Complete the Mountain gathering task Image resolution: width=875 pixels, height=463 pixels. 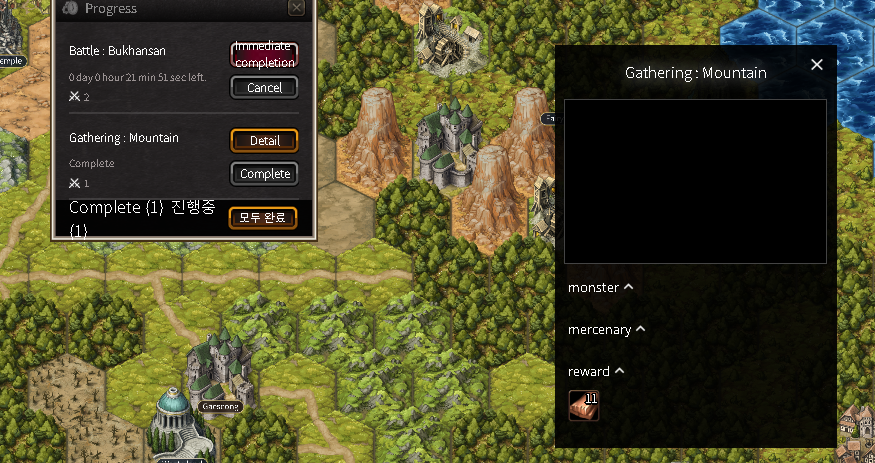pos(264,174)
